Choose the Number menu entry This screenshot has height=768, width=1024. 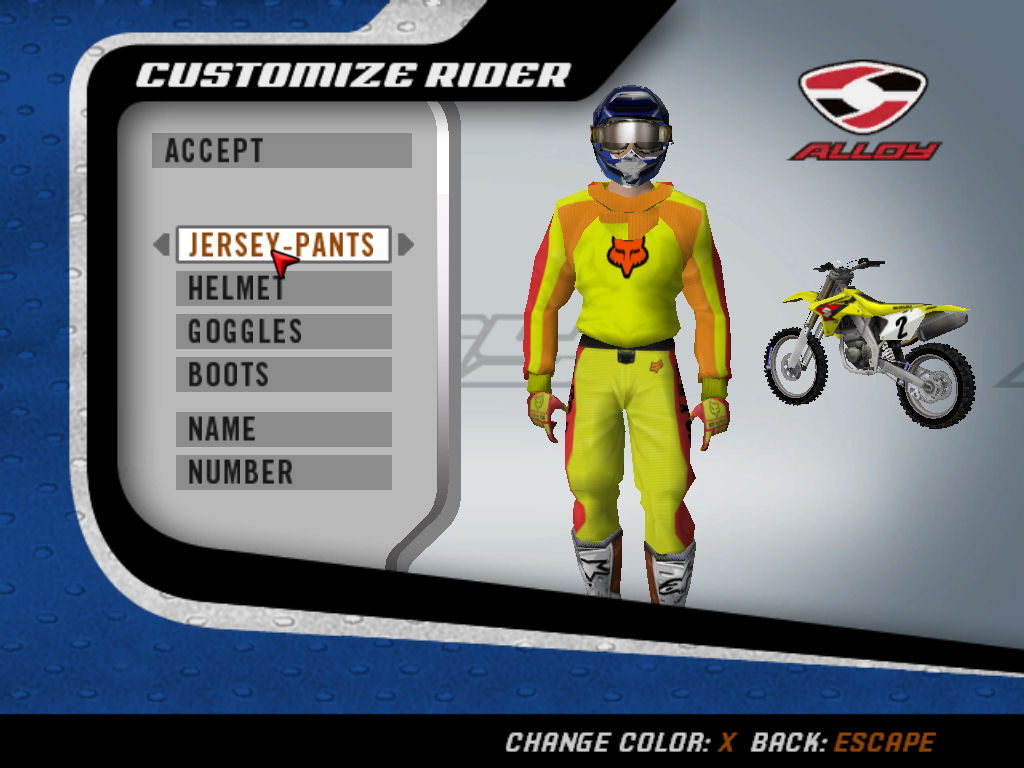pyautogui.click(x=283, y=472)
